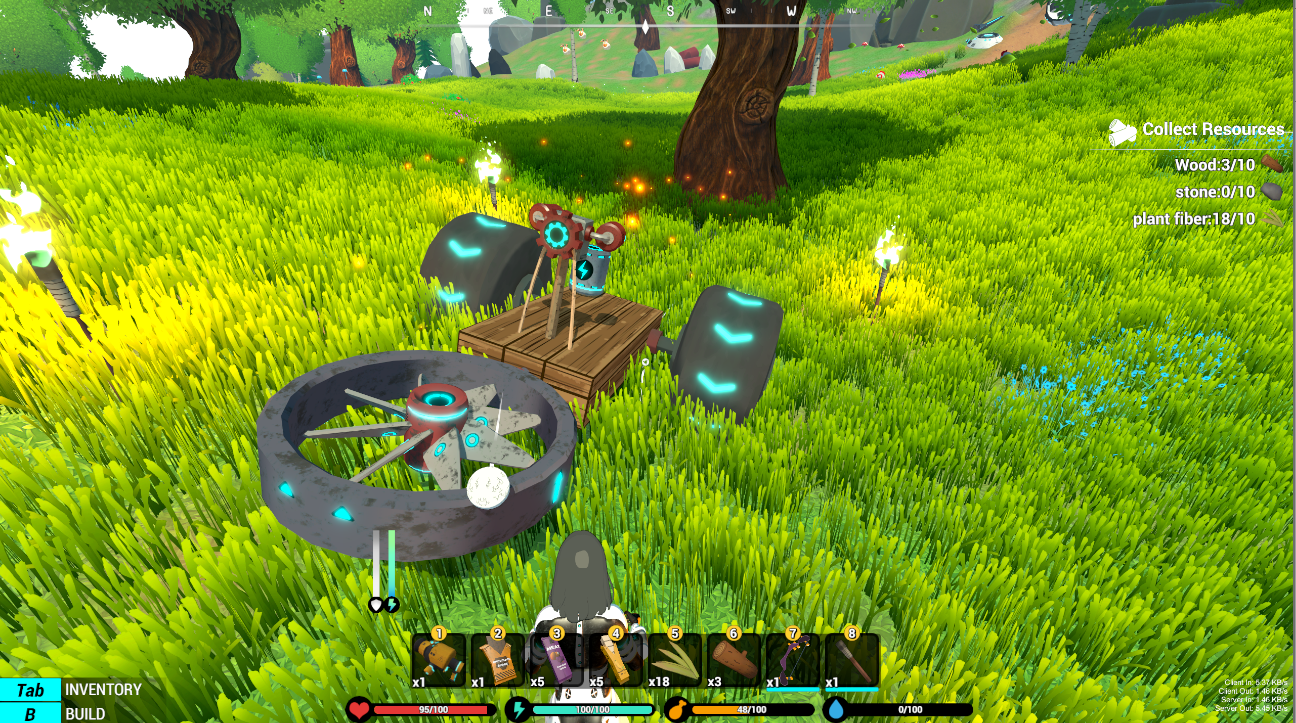Select the energy bar in hotbar slot 4
Image resolution: width=1296 pixels, height=723 pixels.
(x=615, y=660)
